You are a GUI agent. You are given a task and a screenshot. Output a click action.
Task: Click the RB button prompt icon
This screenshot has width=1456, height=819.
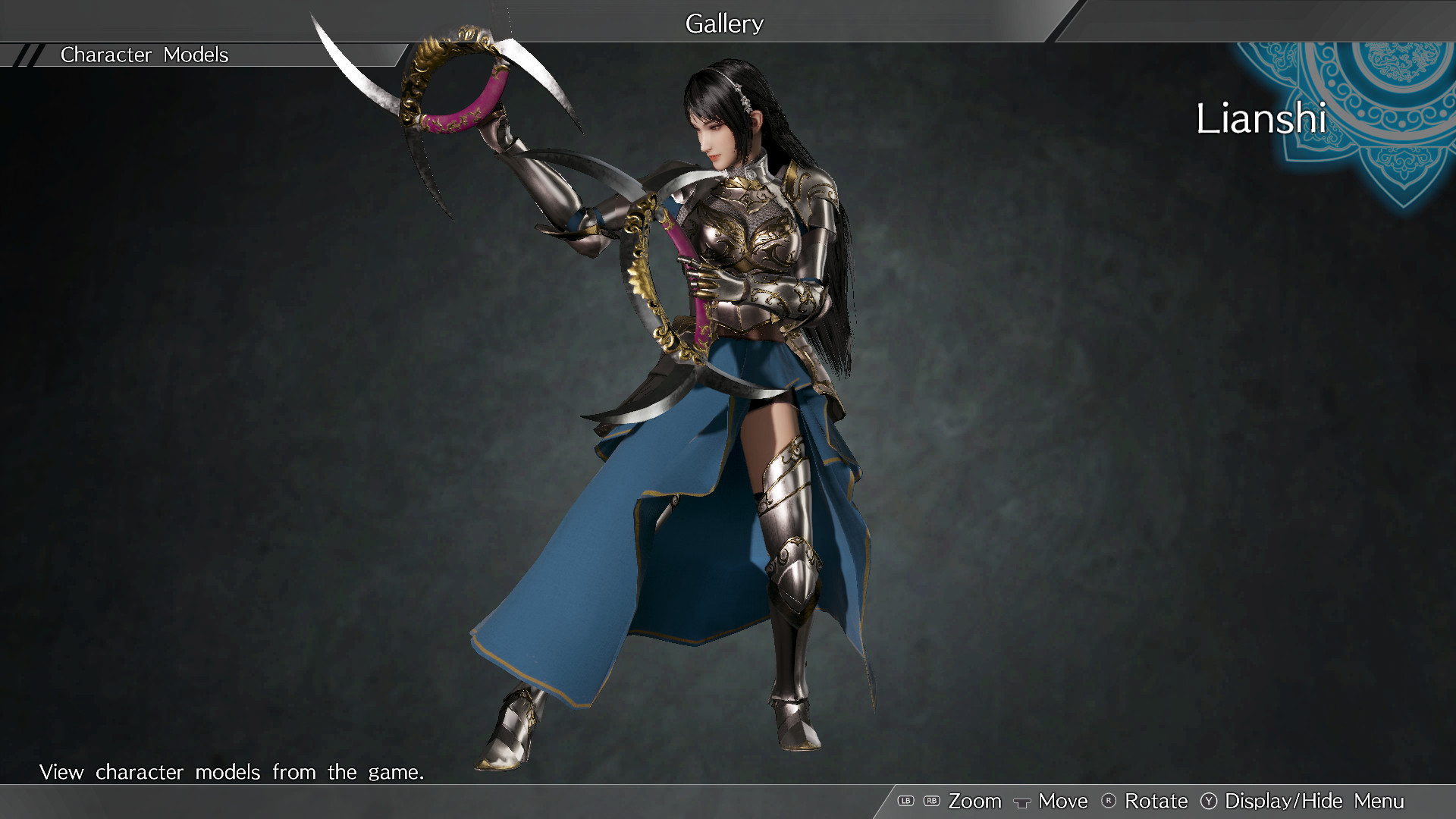point(931,801)
